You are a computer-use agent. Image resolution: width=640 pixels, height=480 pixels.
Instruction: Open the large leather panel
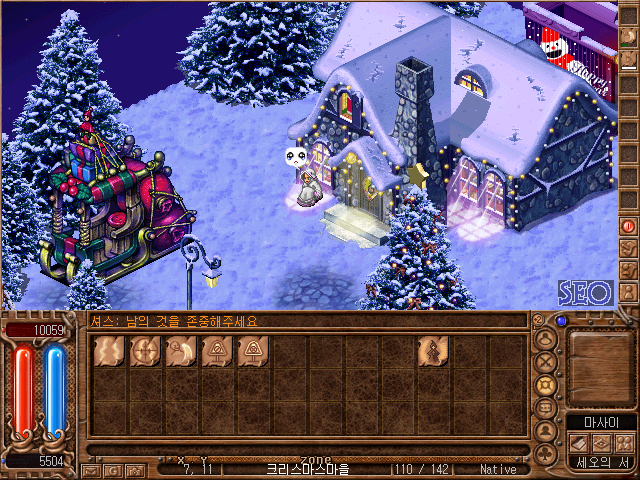601,365
